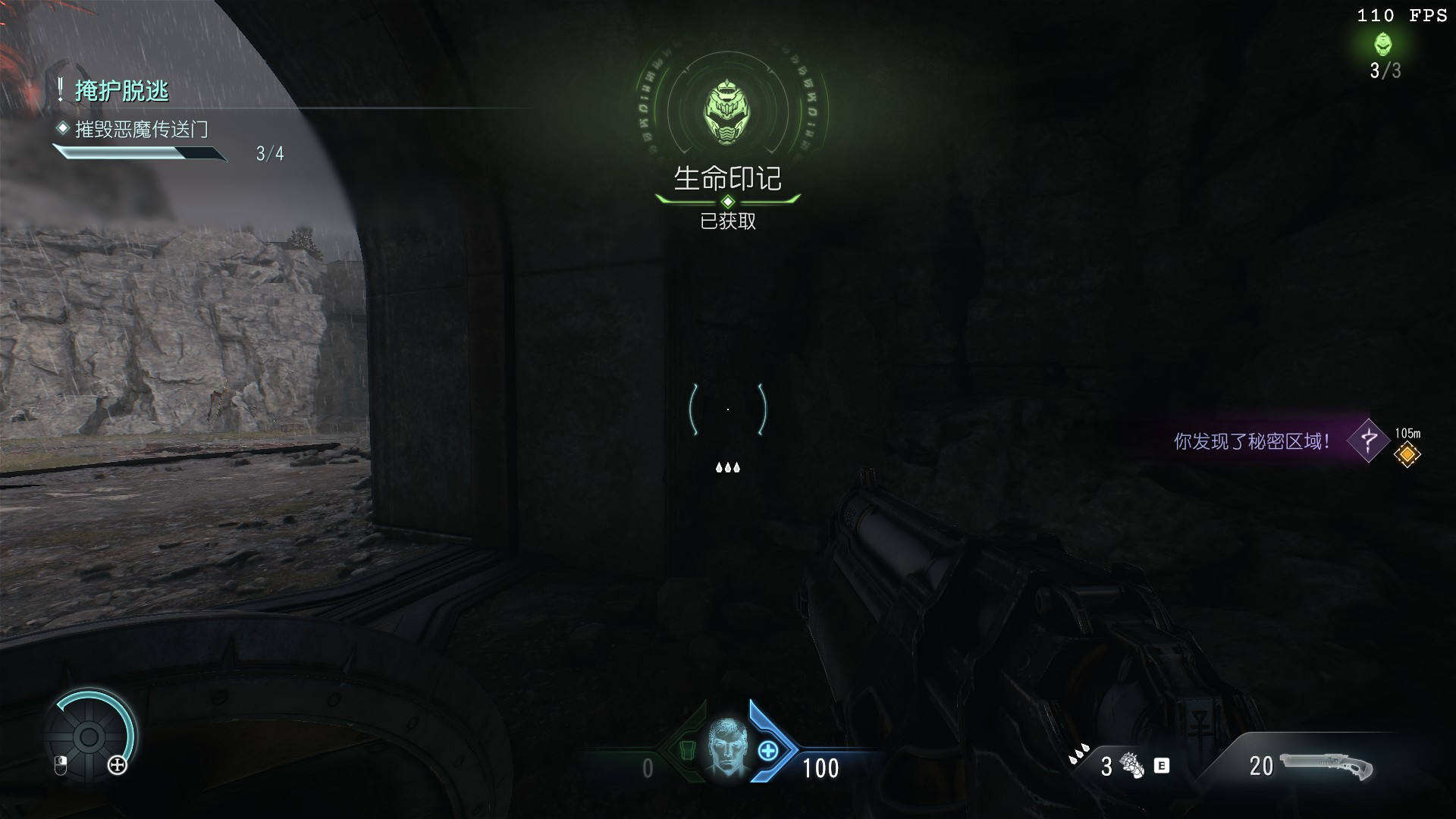
Task: Click the blue health cross icon
Action: click(768, 751)
